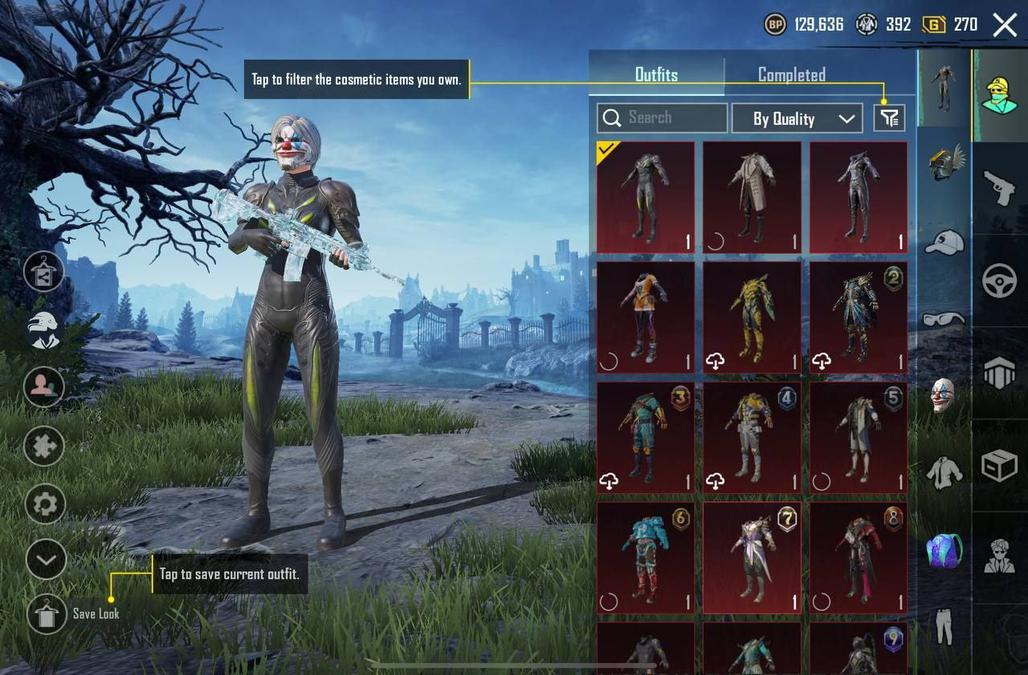Image resolution: width=1028 pixels, height=675 pixels.
Task: Select the clown mask category
Action: (943, 396)
